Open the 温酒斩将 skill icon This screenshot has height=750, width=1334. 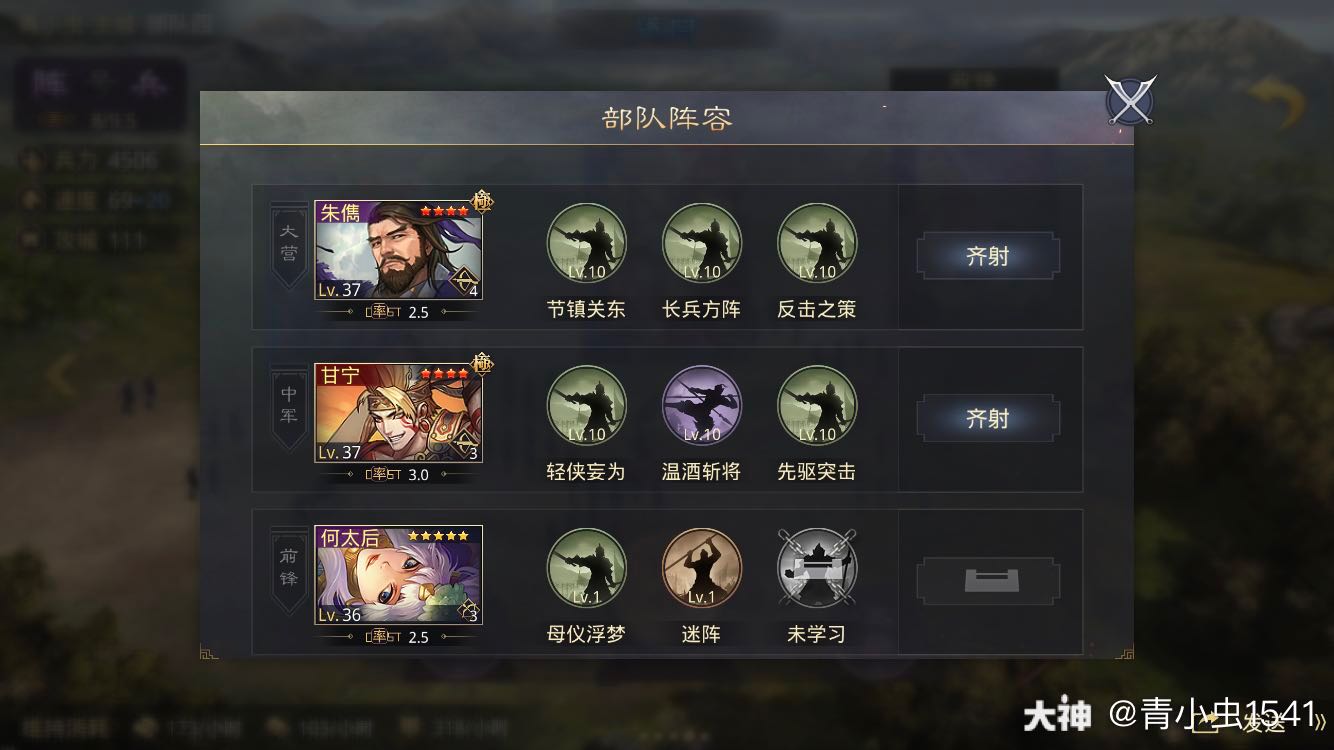click(701, 405)
